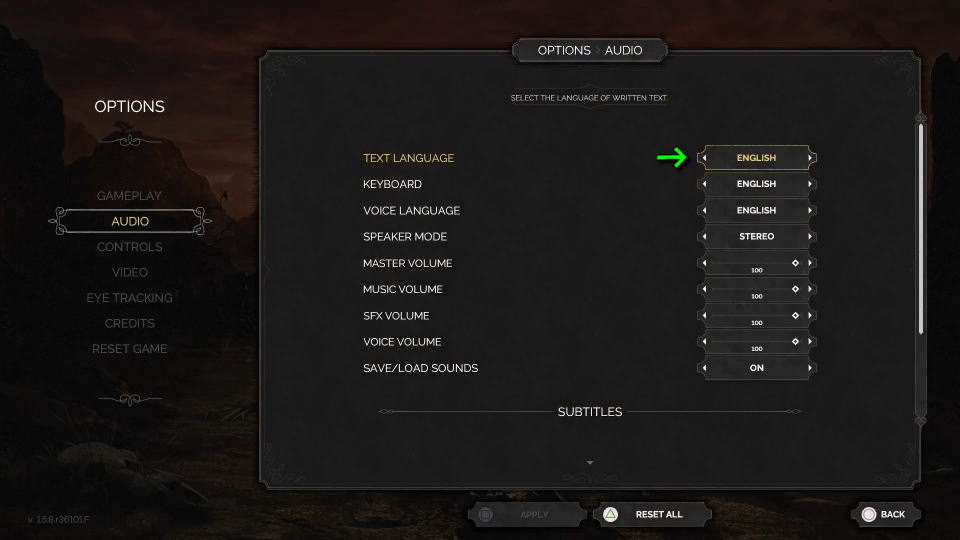Change Speaker Mode using right arrow
The width and height of the screenshot is (960, 540).
[x=811, y=237]
